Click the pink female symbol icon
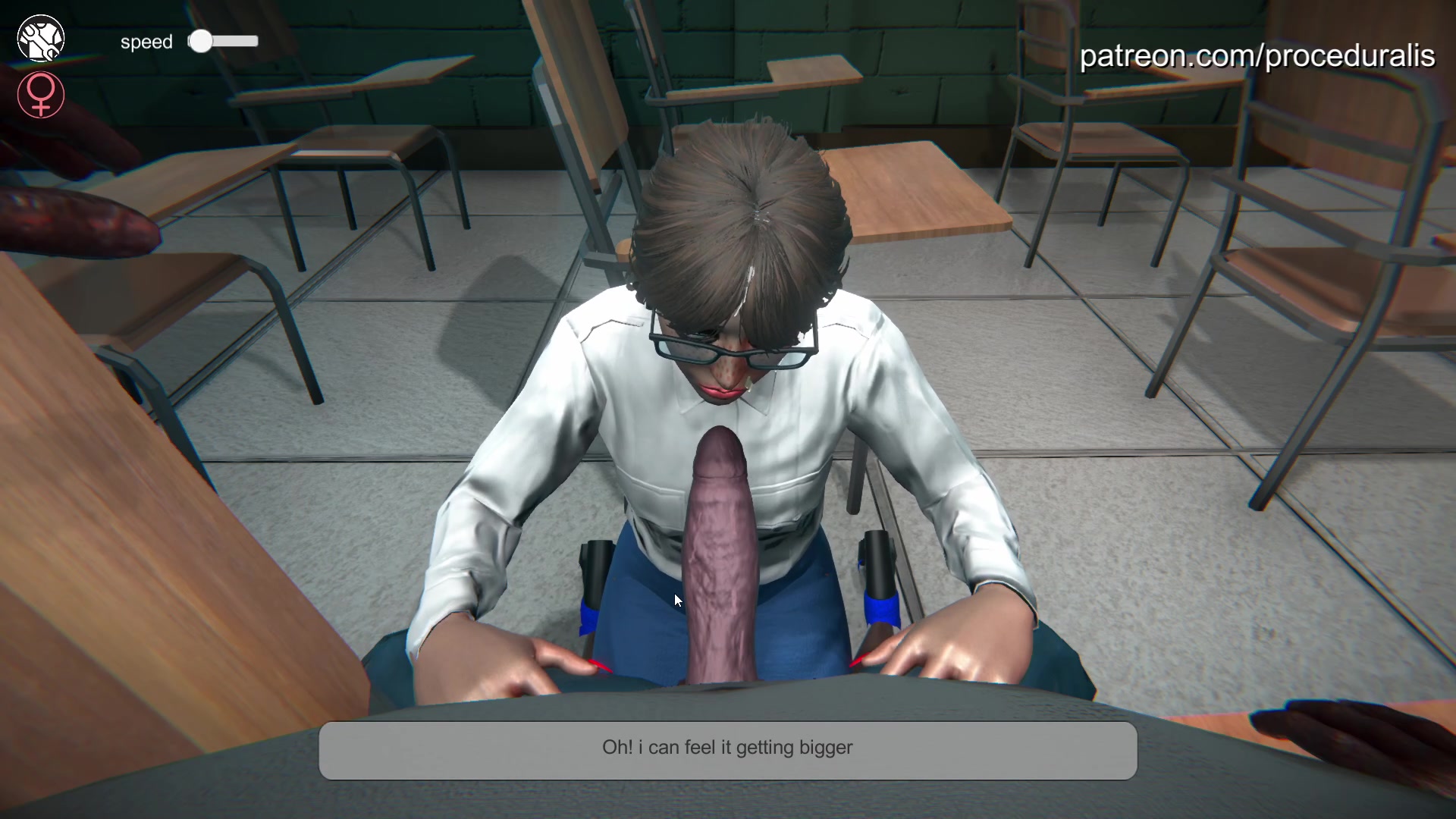 (41, 95)
